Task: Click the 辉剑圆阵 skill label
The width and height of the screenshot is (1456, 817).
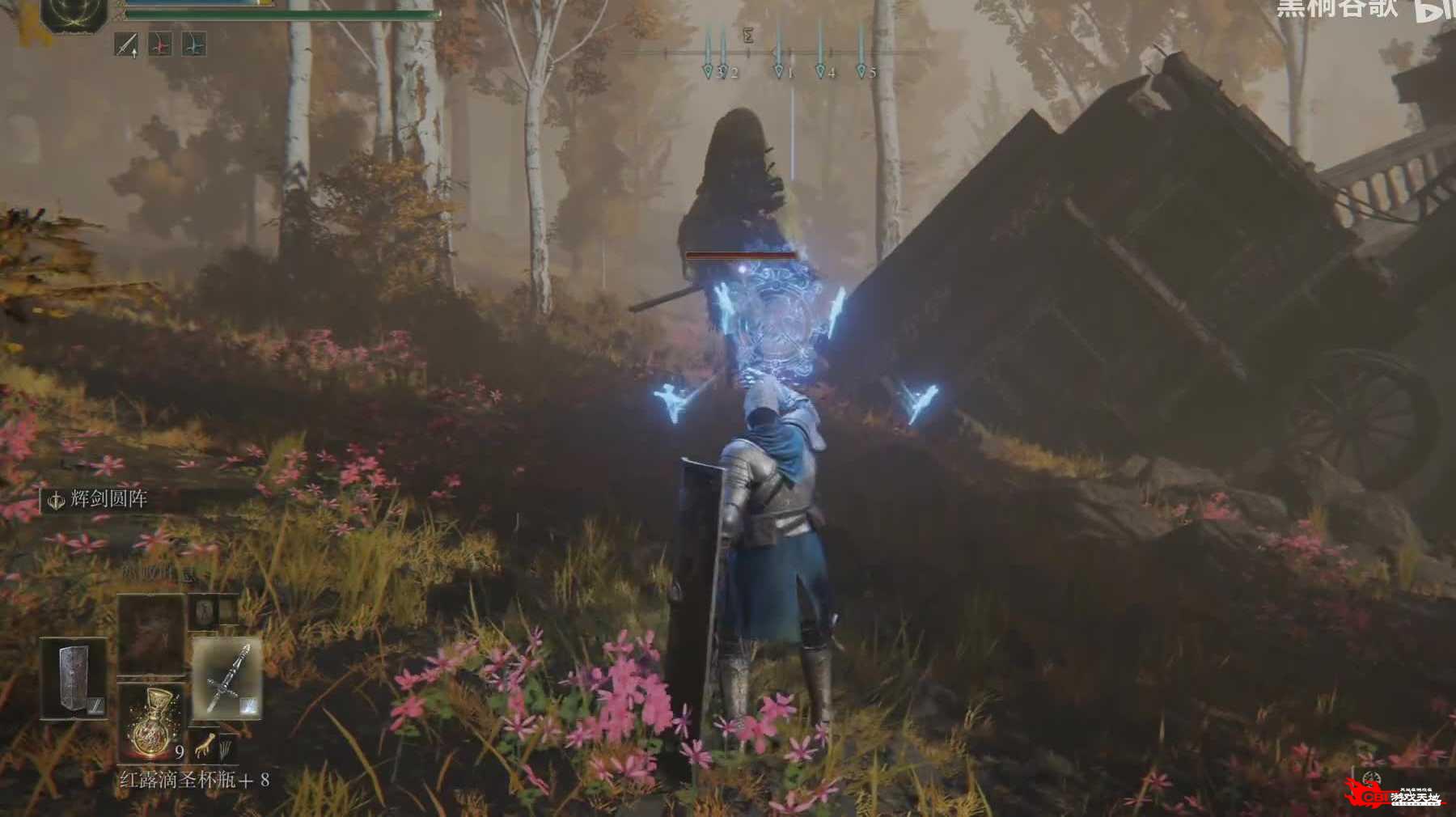Action: [x=108, y=499]
